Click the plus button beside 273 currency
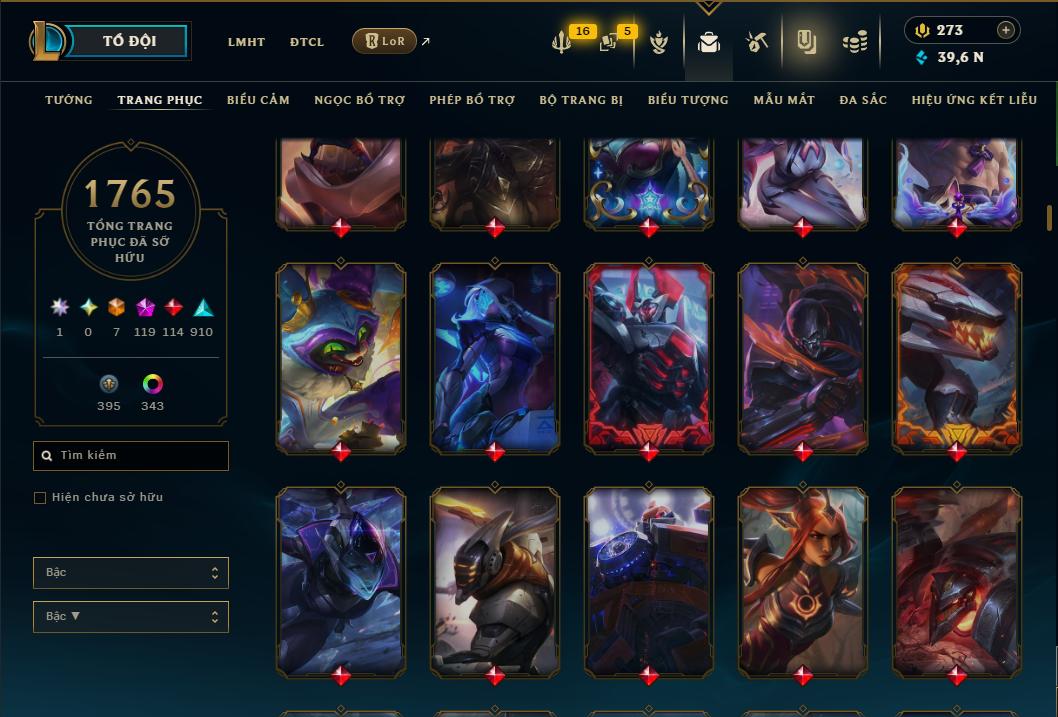Image resolution: width=1058 pixels, height=717 pixels. point(1005,30)
